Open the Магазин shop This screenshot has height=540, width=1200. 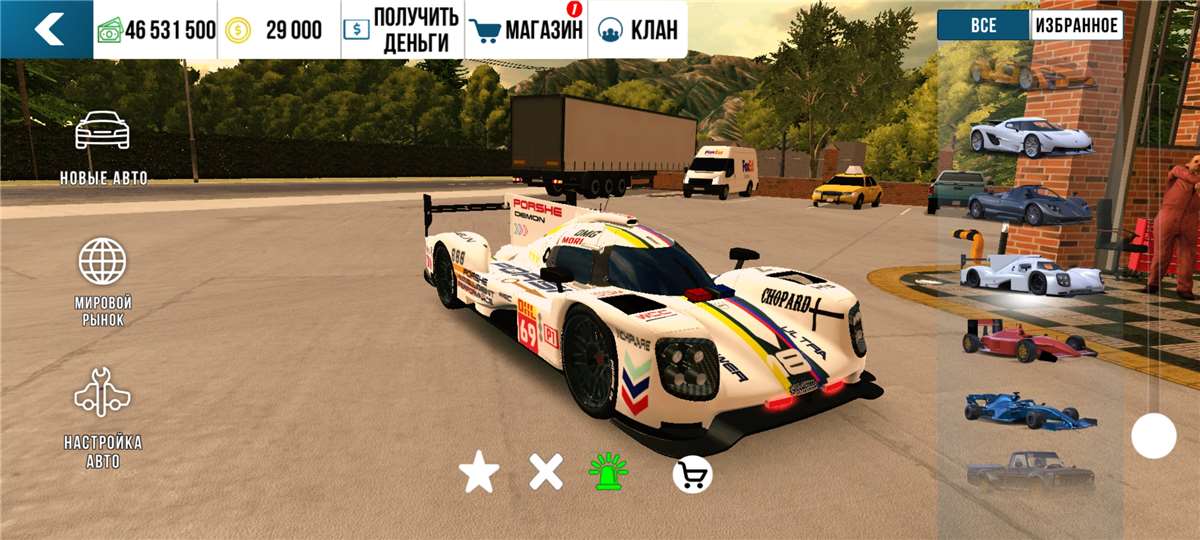(527, 30)
